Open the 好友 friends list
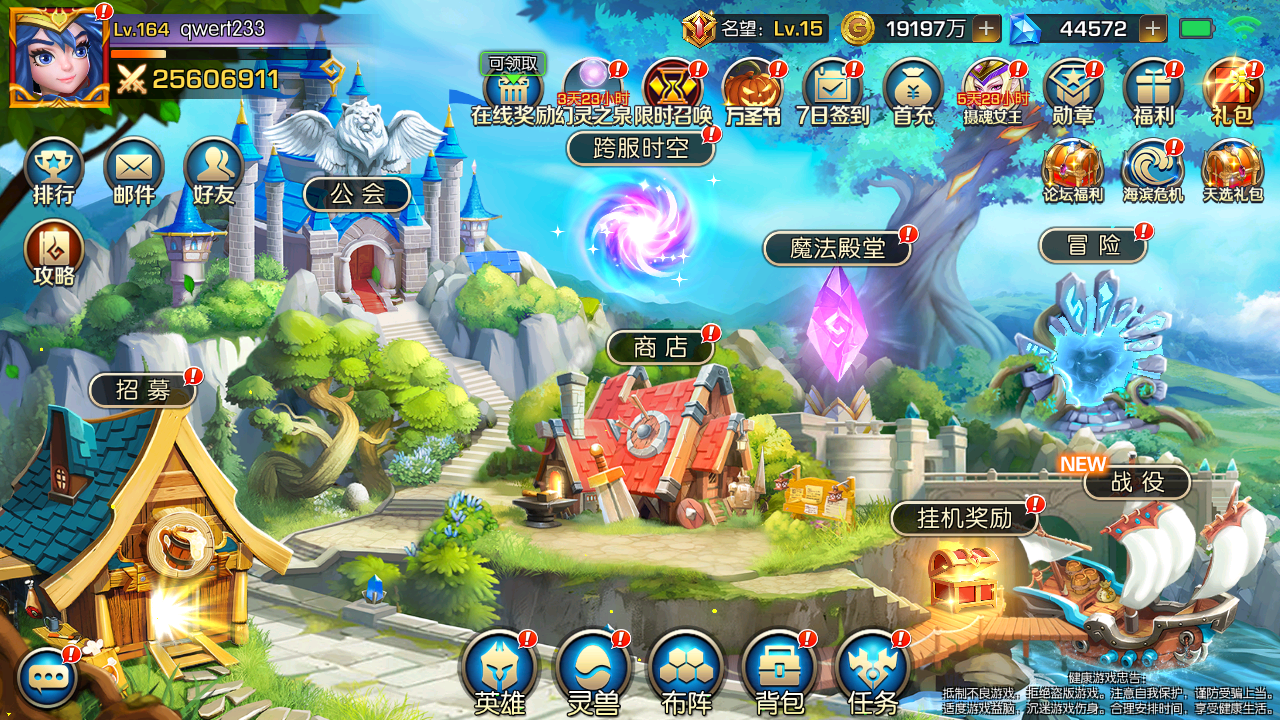 click(x=213, y=168)
